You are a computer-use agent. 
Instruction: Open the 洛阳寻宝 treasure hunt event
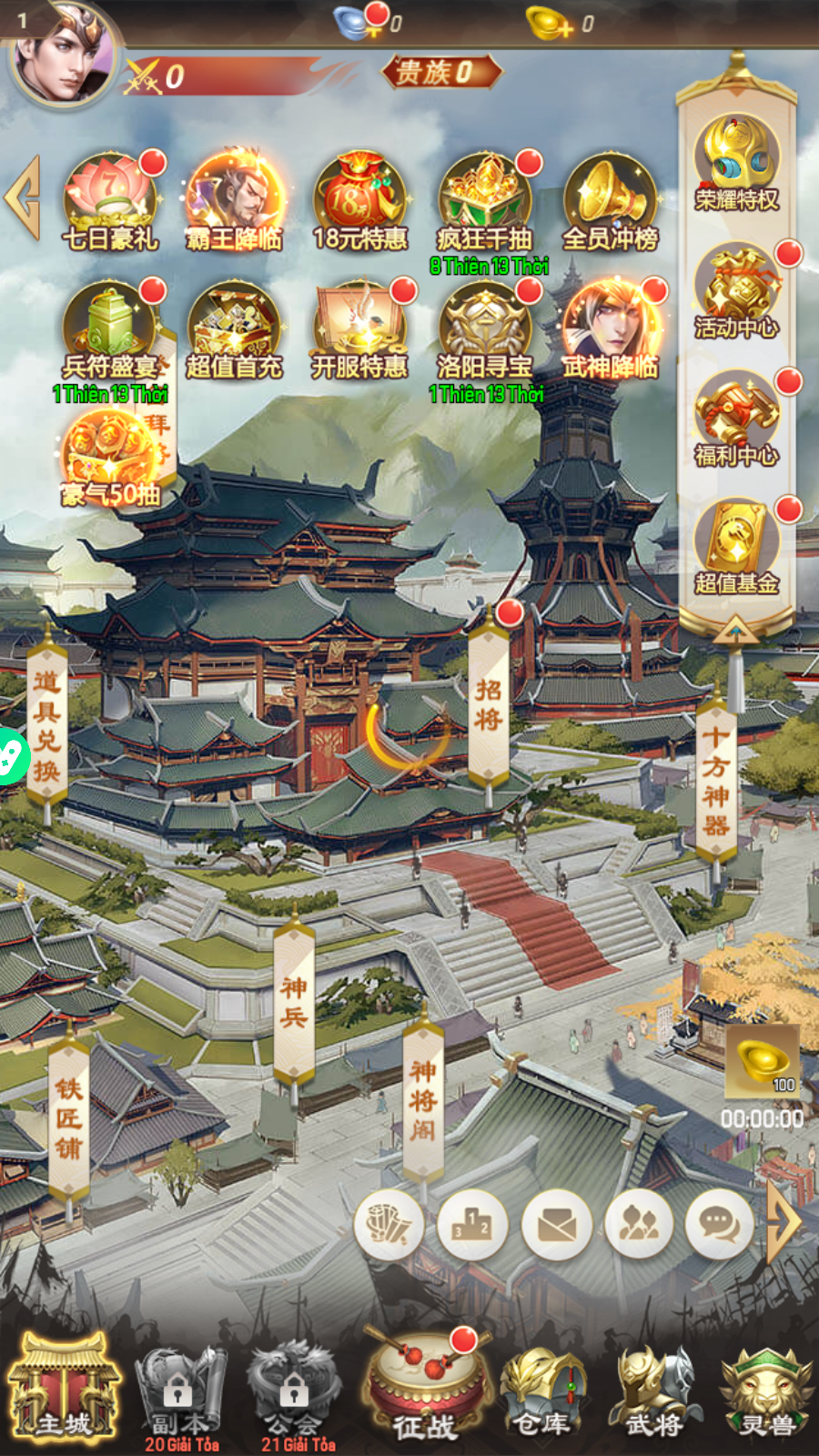485,328
